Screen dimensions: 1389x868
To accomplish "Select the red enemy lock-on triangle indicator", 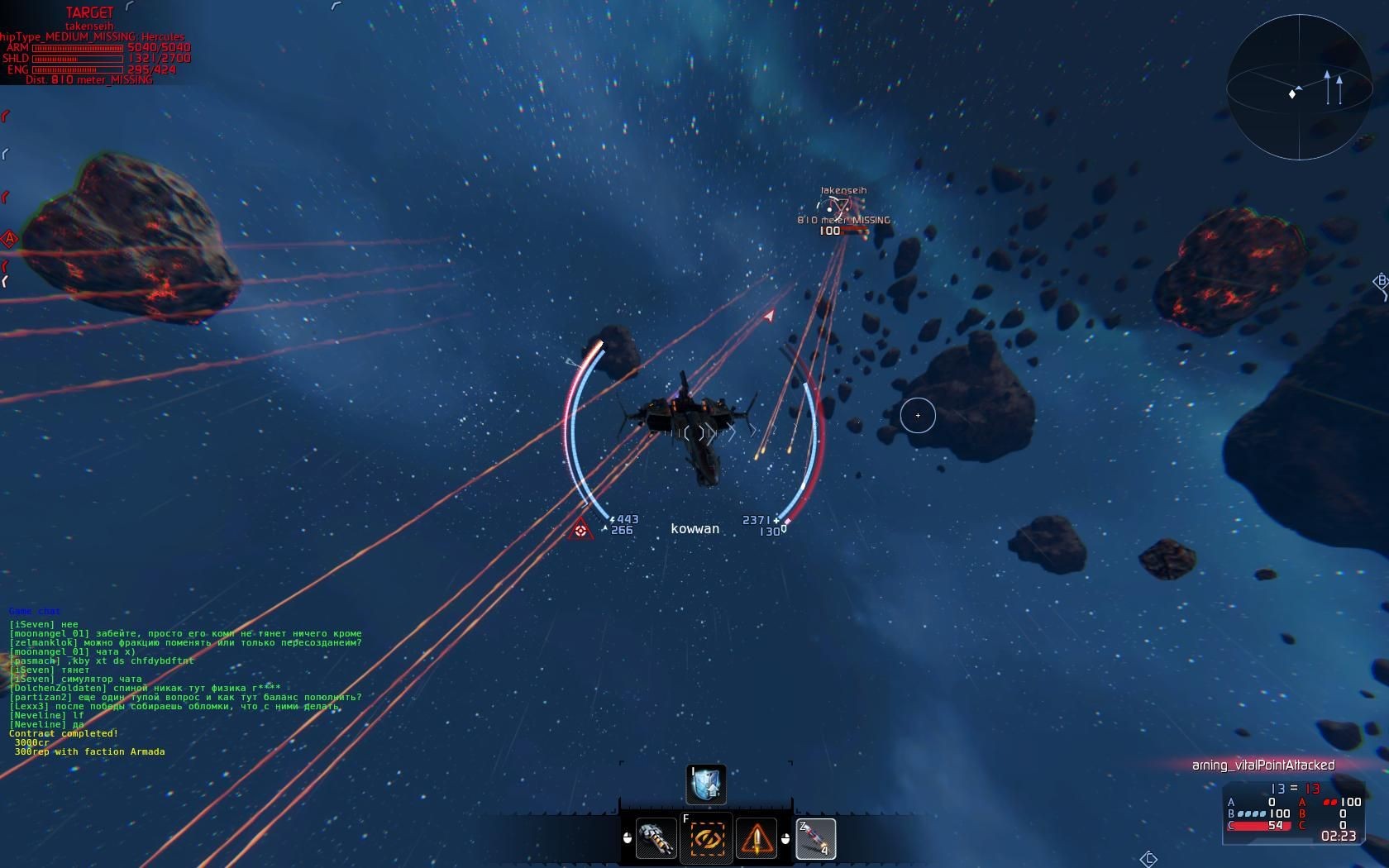I will (x=580, y=530).
